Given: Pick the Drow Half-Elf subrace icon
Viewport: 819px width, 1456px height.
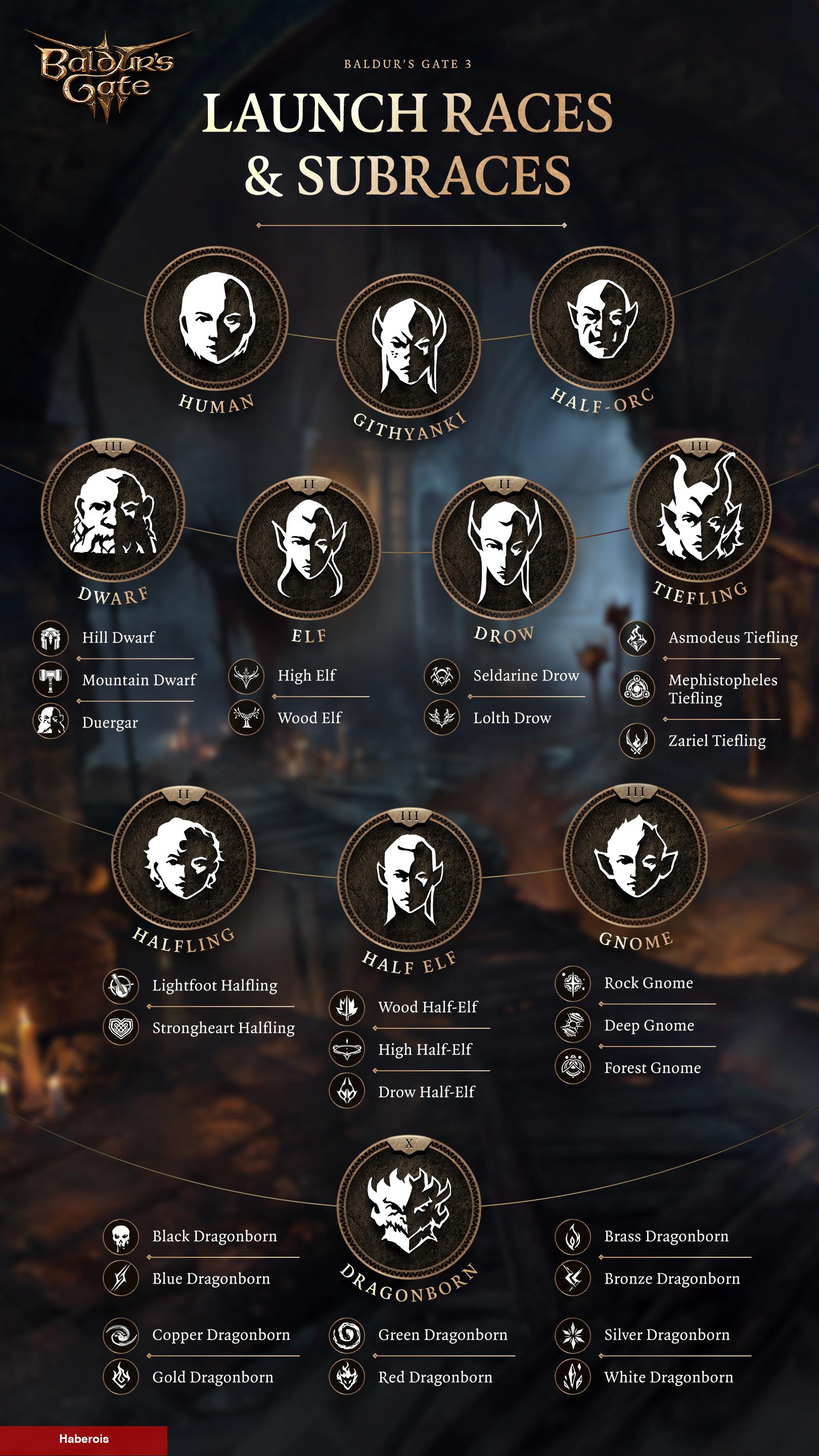Looking at the screenshot, I should 346,1091.
